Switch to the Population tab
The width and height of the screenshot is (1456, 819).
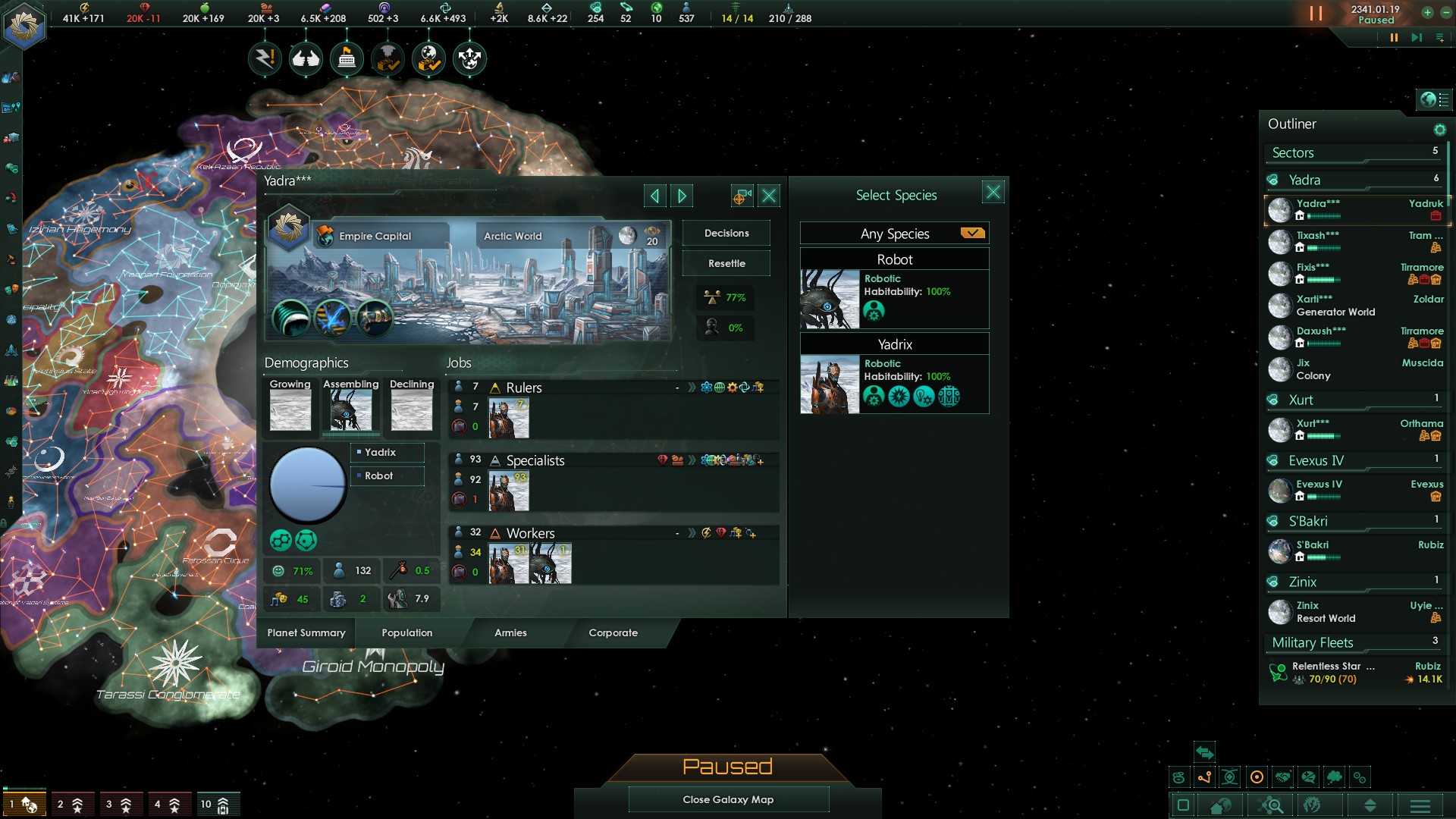406,632
